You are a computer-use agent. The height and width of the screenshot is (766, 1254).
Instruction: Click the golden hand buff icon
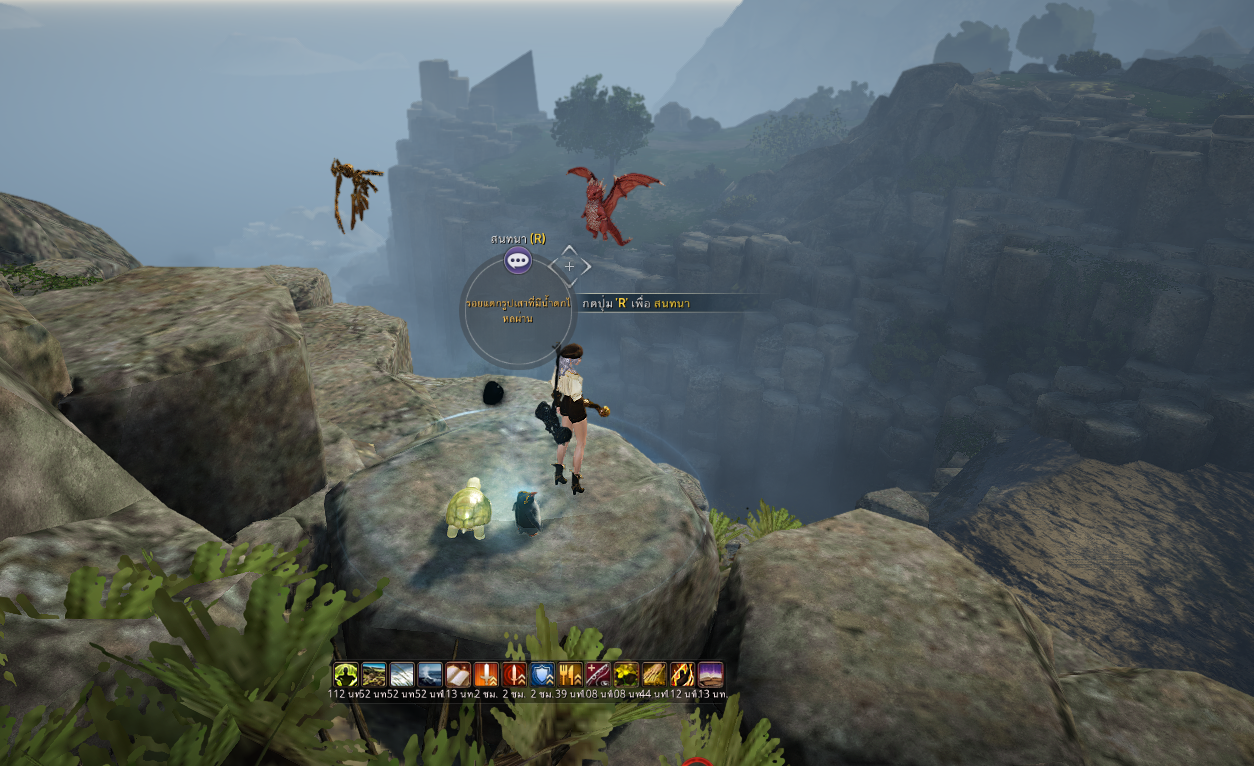pos(654,674)
